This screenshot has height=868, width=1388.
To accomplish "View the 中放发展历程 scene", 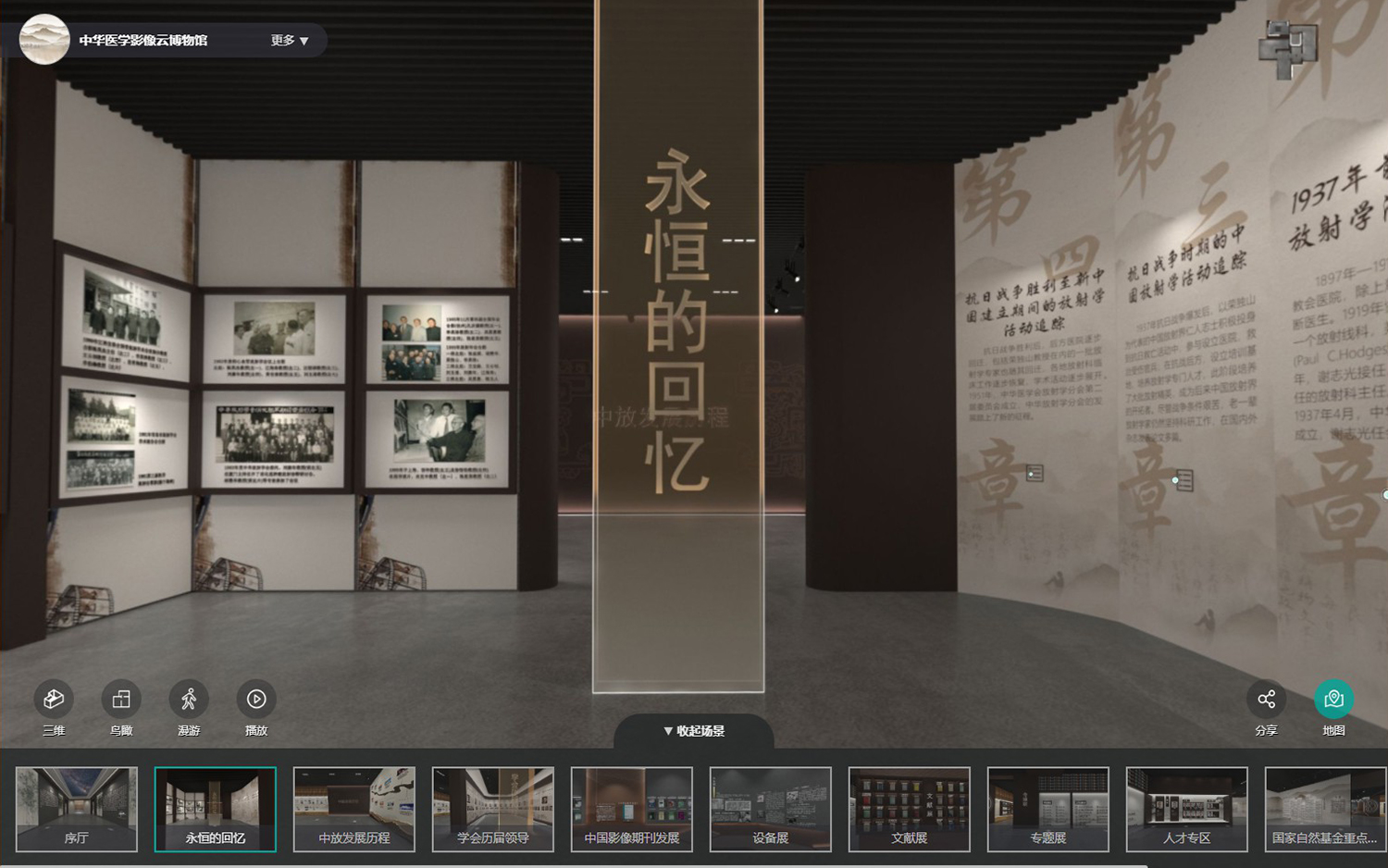I will [354, 808].
